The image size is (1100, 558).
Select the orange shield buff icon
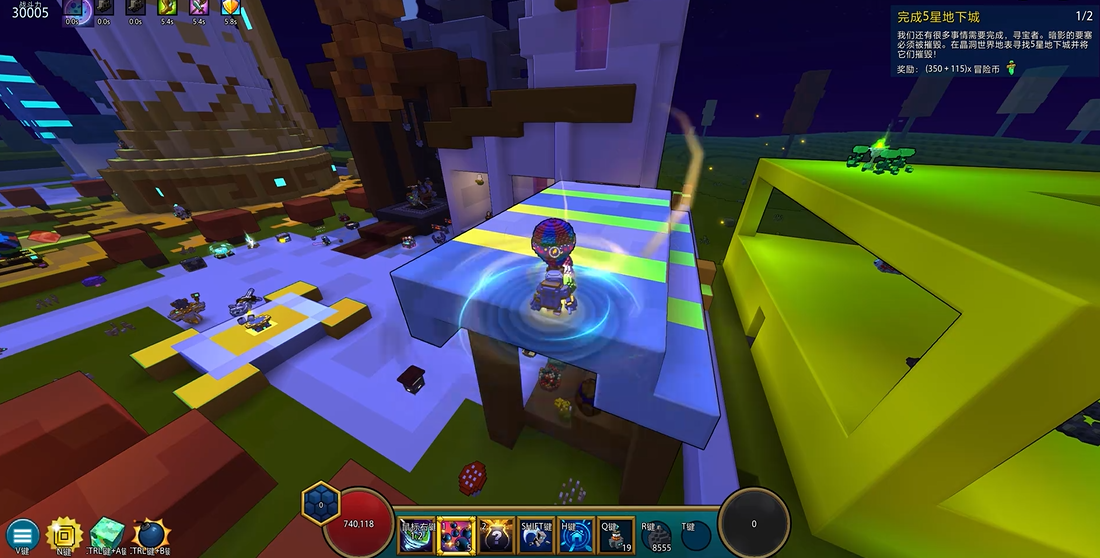pos(231,9)
